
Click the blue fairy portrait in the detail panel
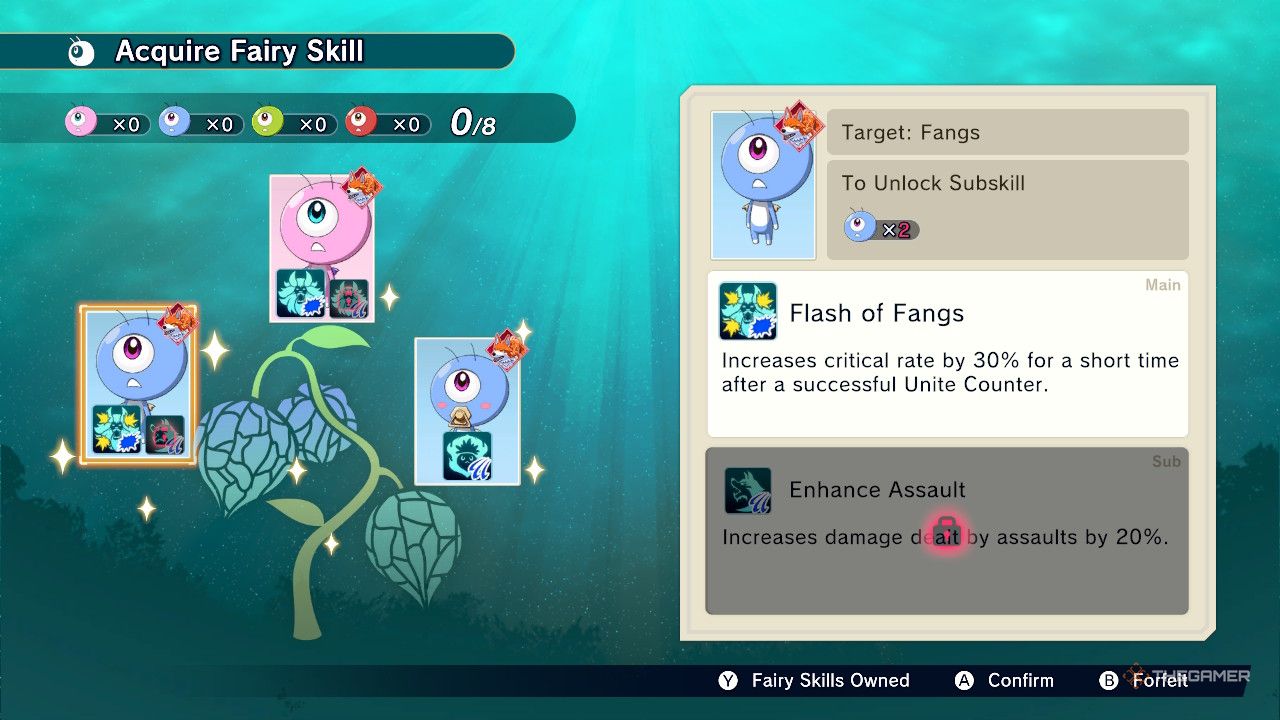[x=763, y=184]
